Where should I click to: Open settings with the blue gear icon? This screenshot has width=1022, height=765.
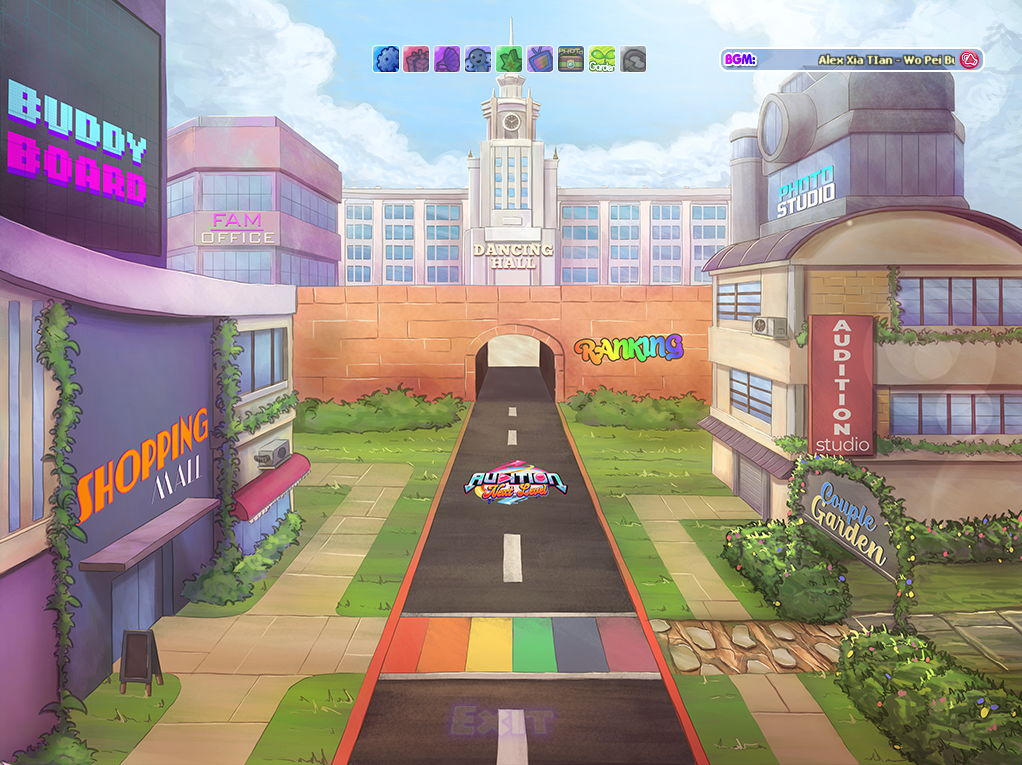(385, 59)
